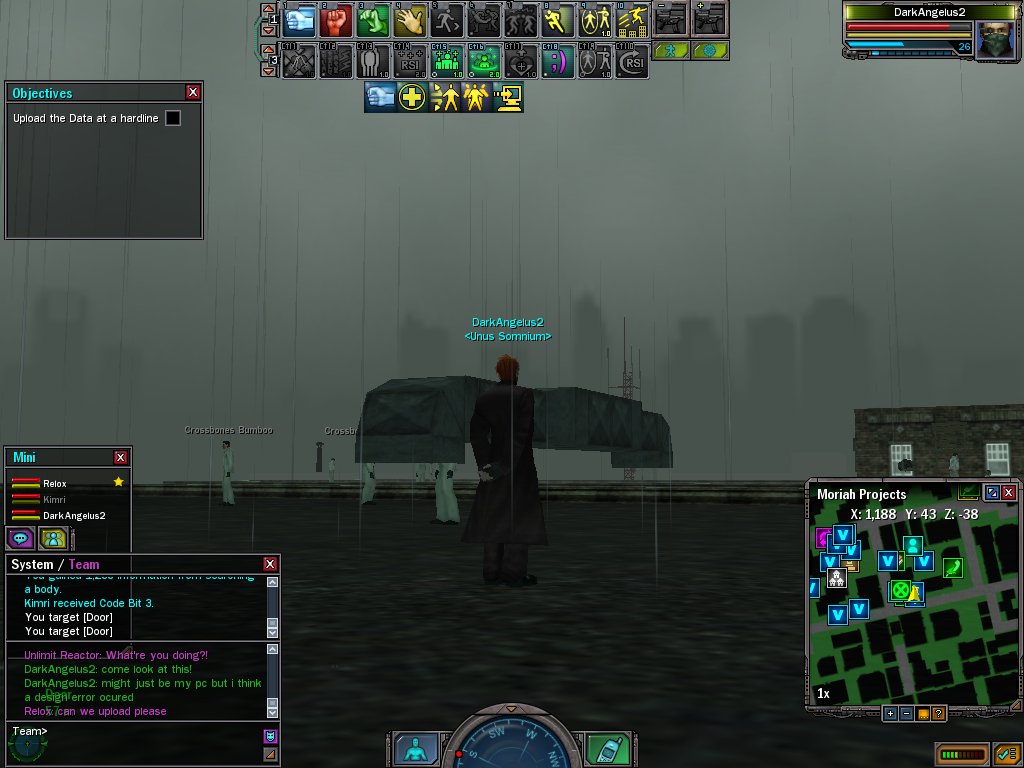Select the yellow open hand ability
Image resolution: width=1024 pixels, height=768 pixels.
(410, 19)
